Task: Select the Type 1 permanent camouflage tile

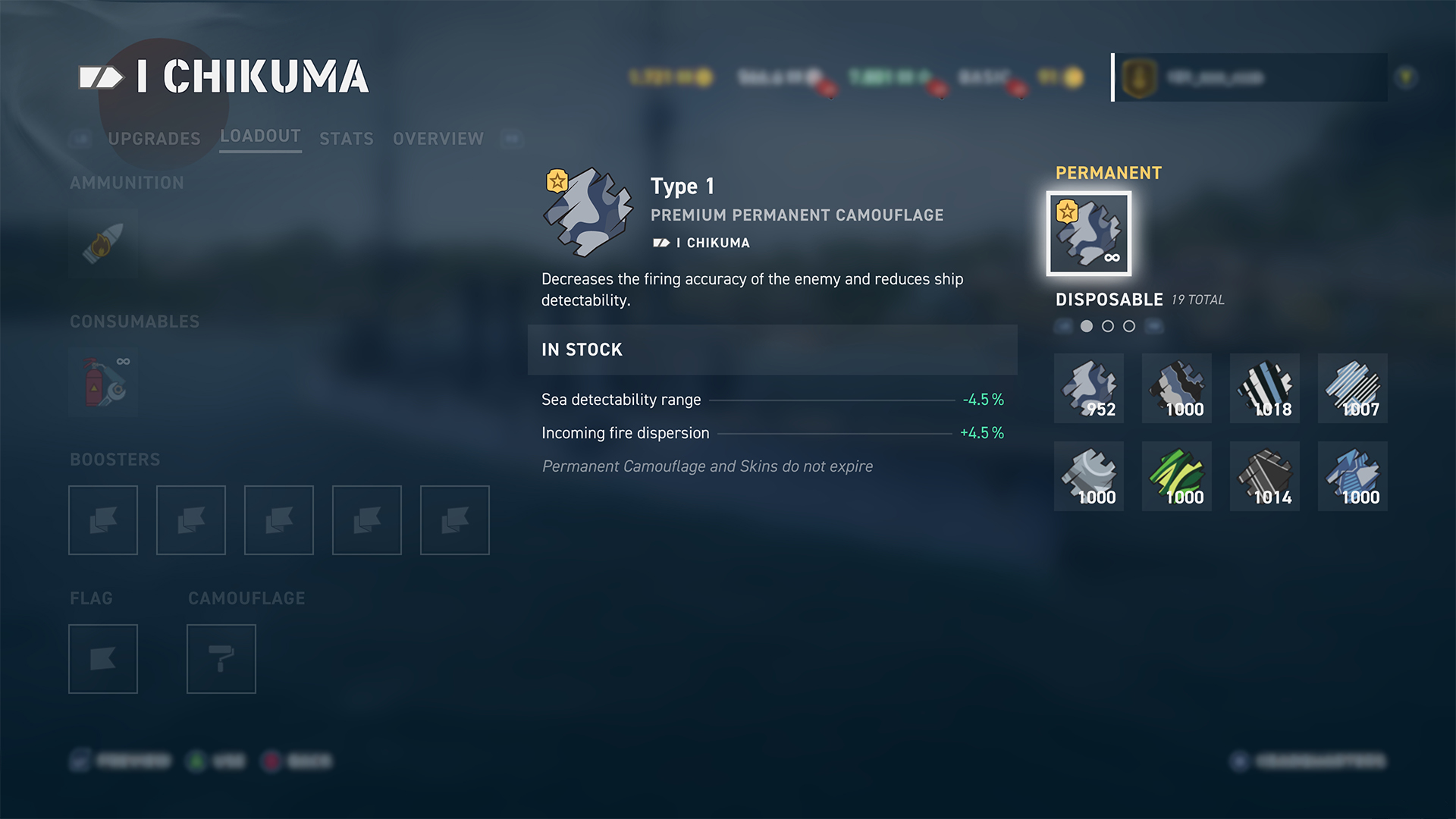Action: point(1089,234)
